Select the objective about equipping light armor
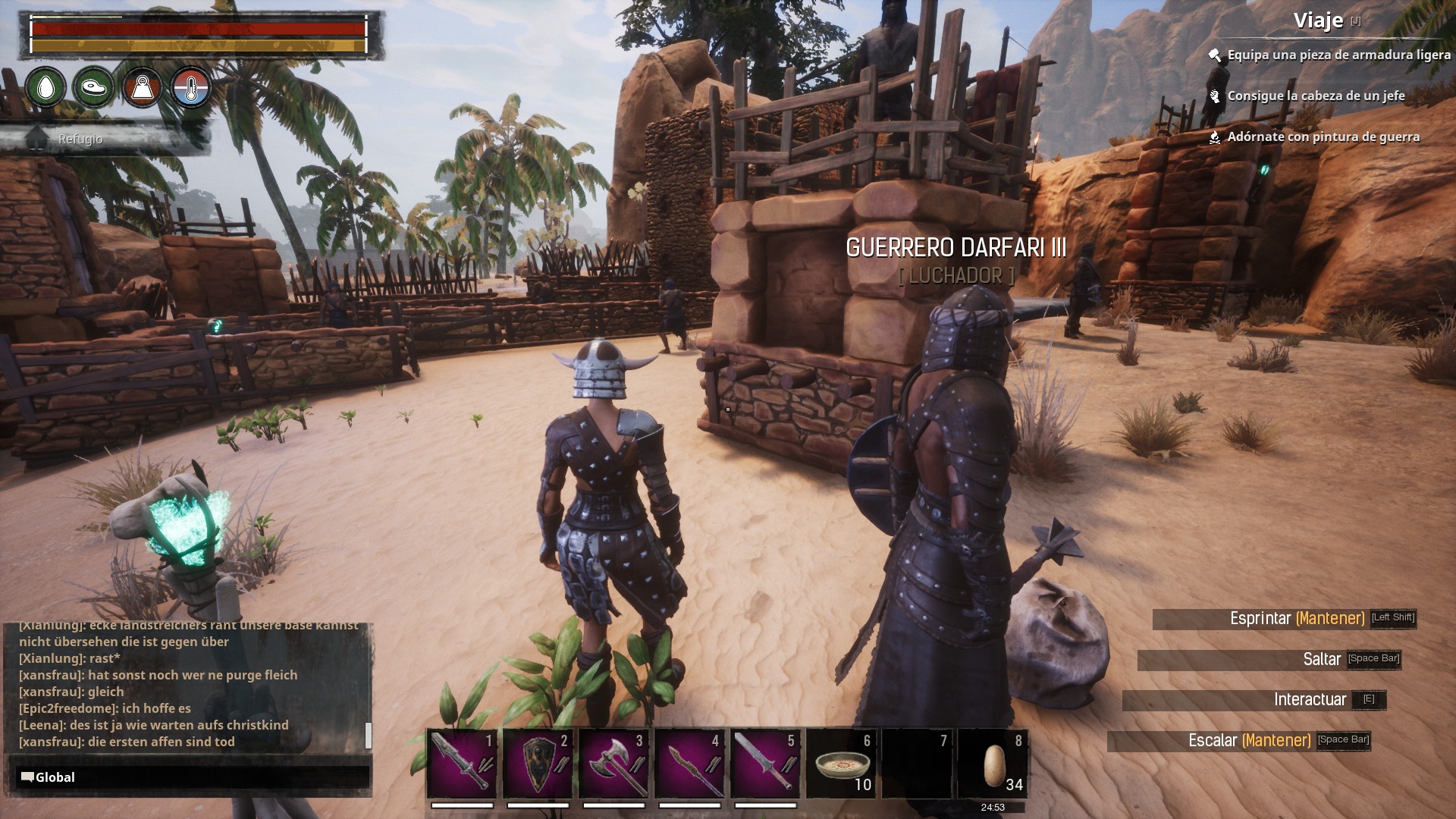1456x819 pixels. tap(1338, 55)
